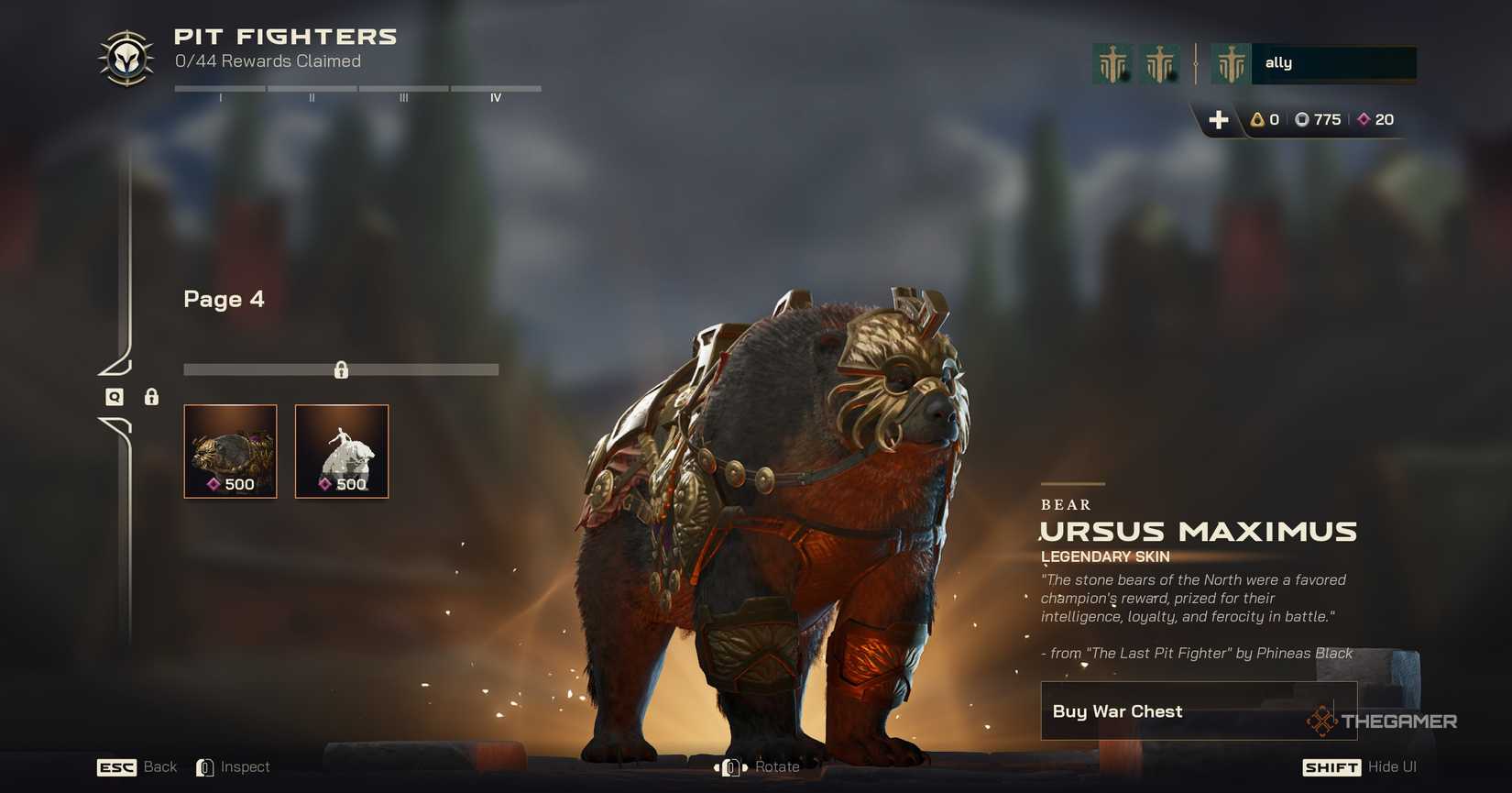Click the plus icon to buy currency
1512x793 pixels.
click(x=1219, y=119)
